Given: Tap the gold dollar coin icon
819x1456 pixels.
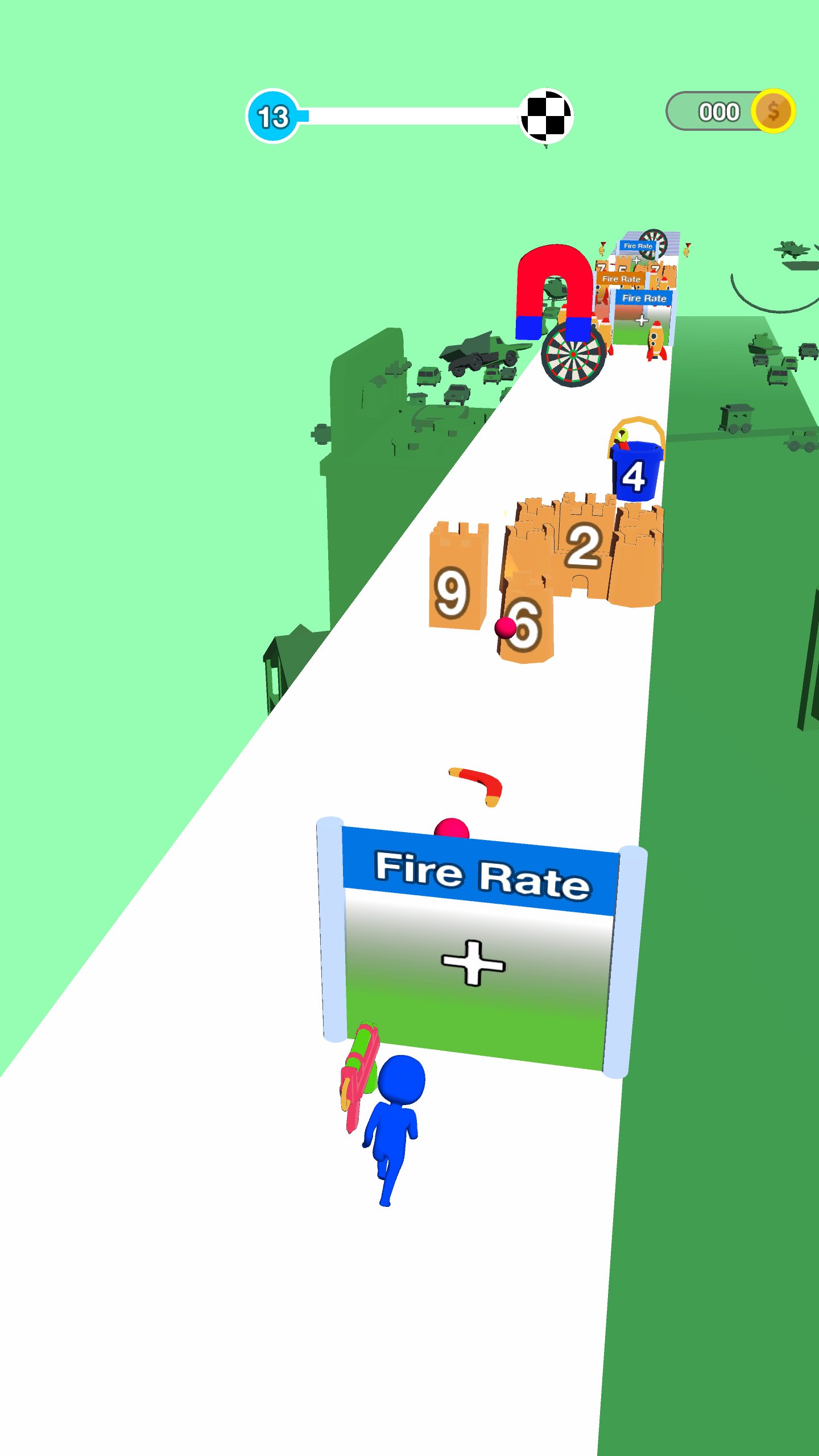Looking at the screenshot, I should pos(773,111).
